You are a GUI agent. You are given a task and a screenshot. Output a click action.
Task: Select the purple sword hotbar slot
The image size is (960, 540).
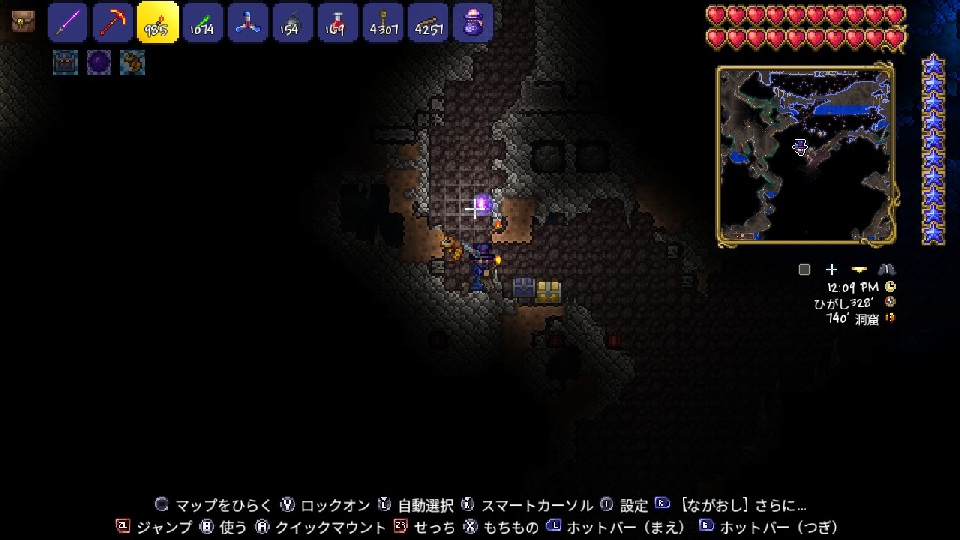pos(68,22)
